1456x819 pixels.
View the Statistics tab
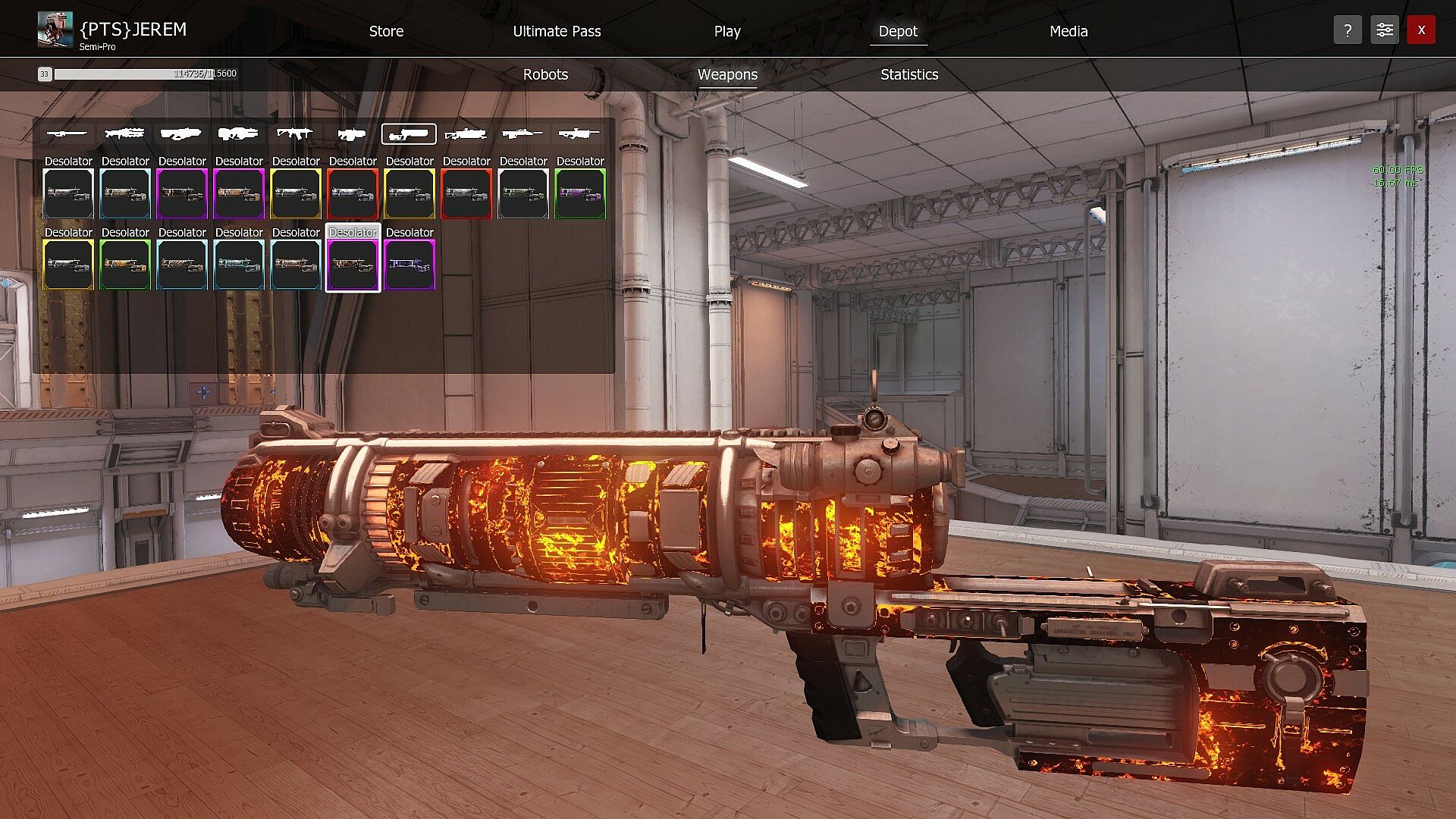click(909, 74)
